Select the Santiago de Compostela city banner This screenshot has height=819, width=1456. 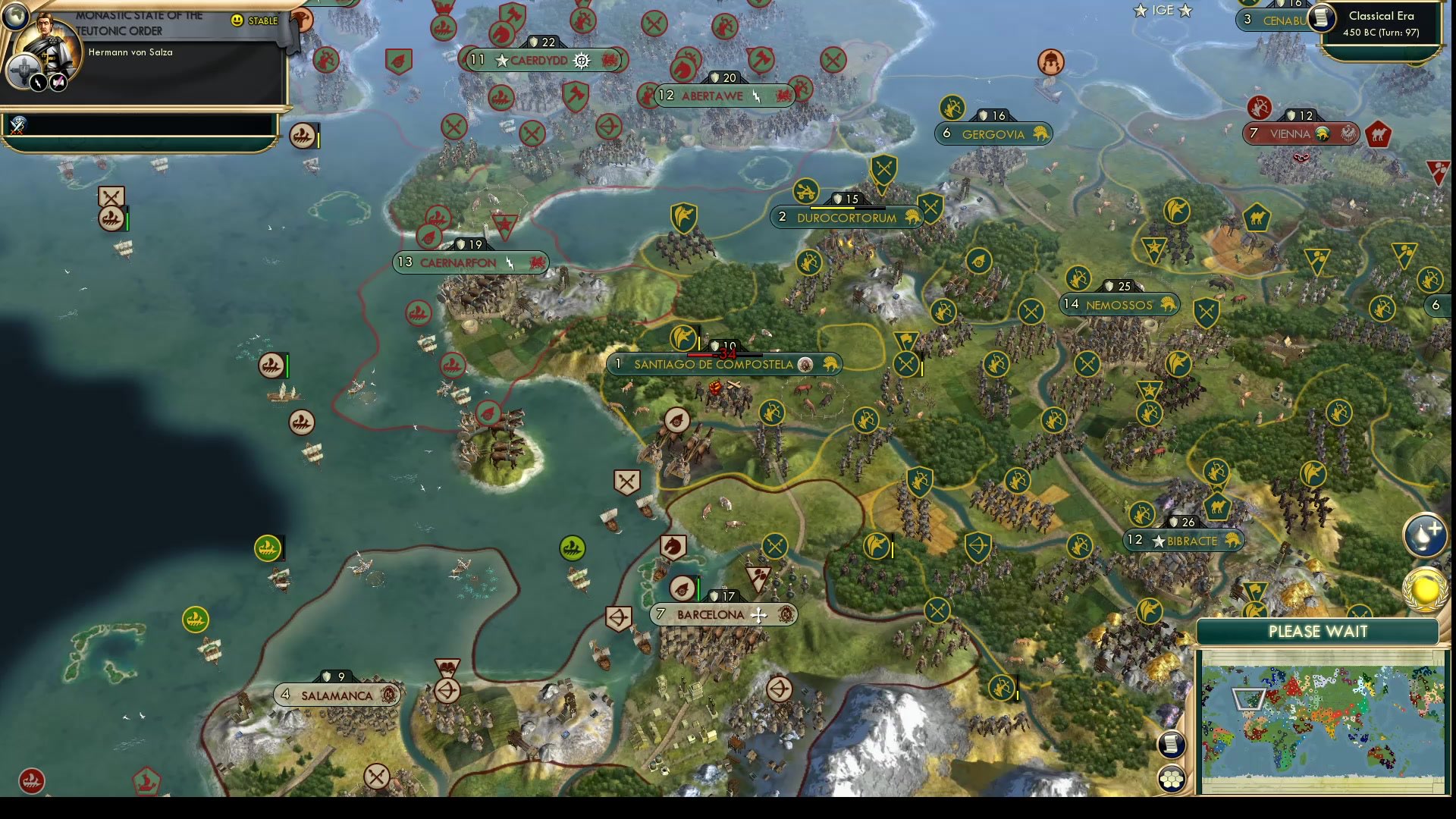click(x=713, y=364)
